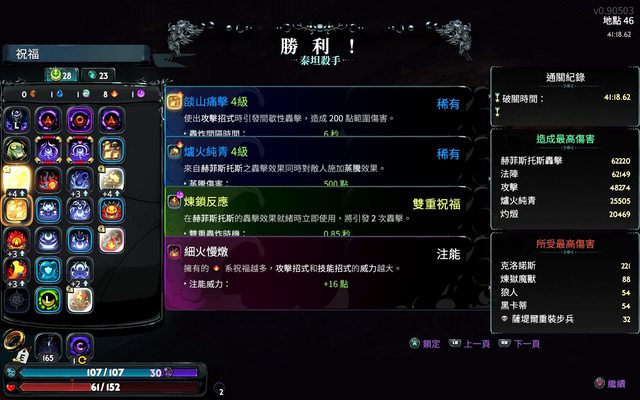Select the 細火慢燉 infusion boon row
The image size is (640, 400).
coord(320,262)
